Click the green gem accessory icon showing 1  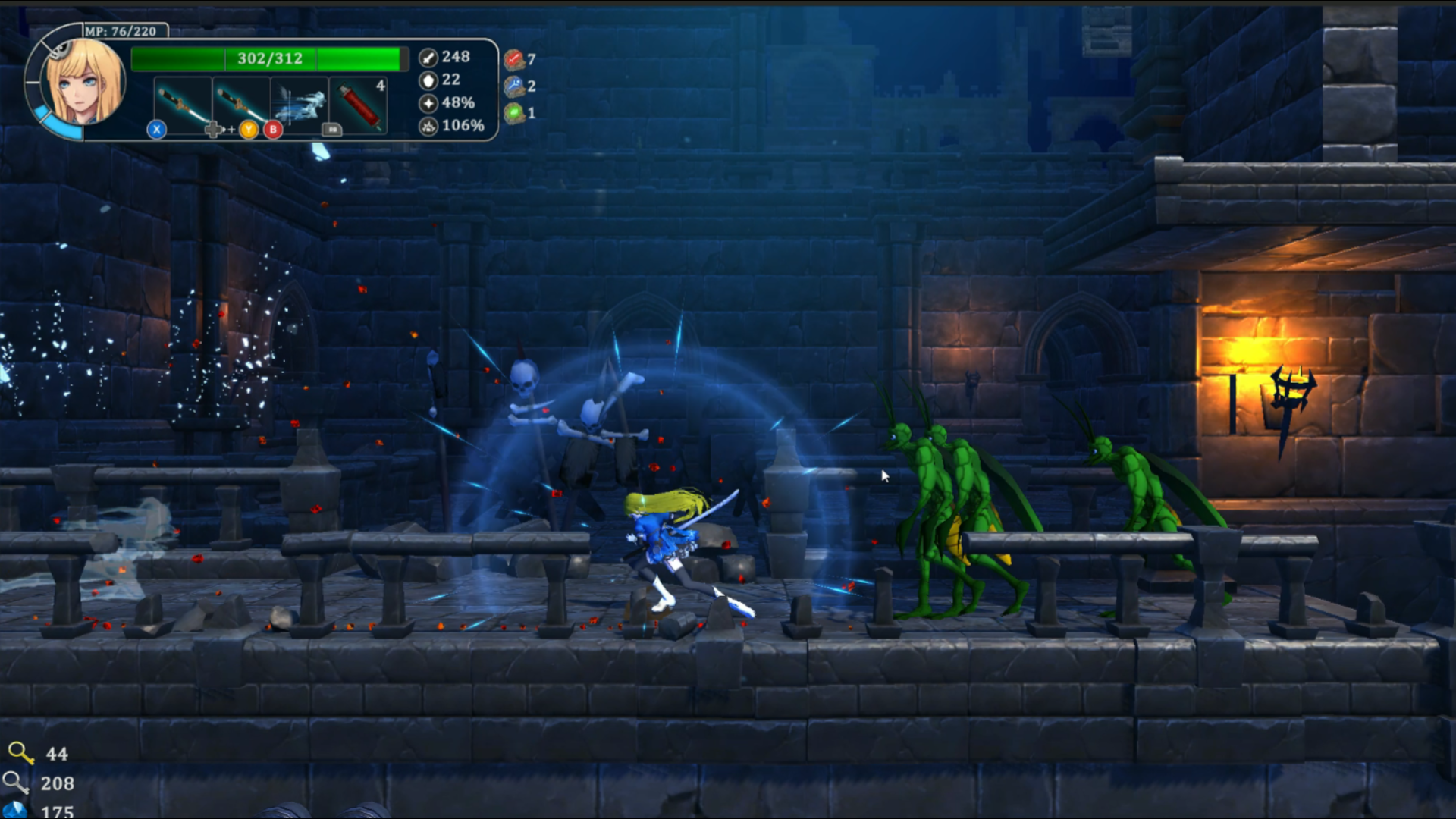(x=516, y=112)
